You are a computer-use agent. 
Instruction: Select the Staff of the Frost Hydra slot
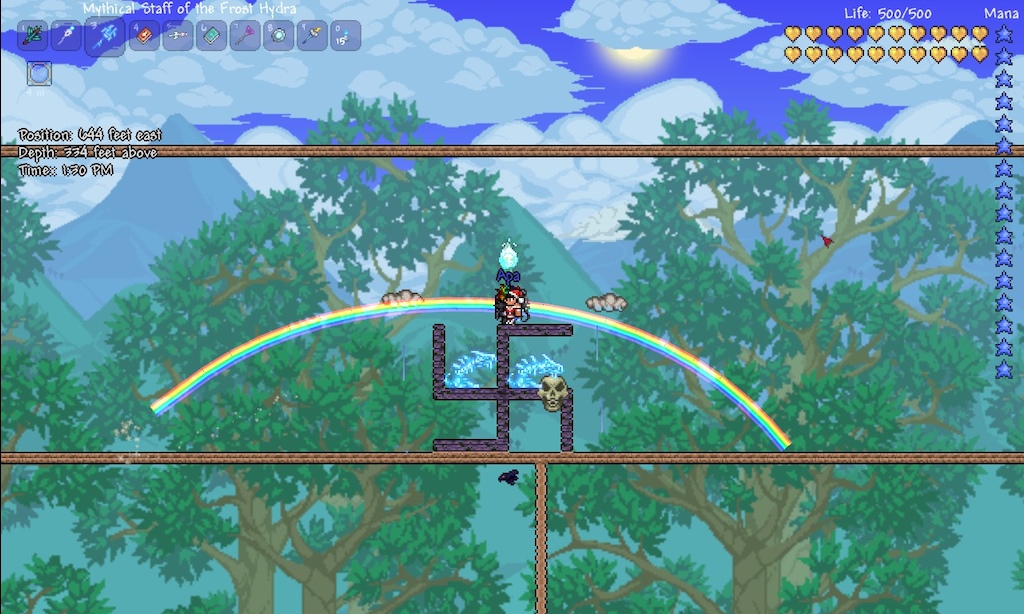point(104,36)
